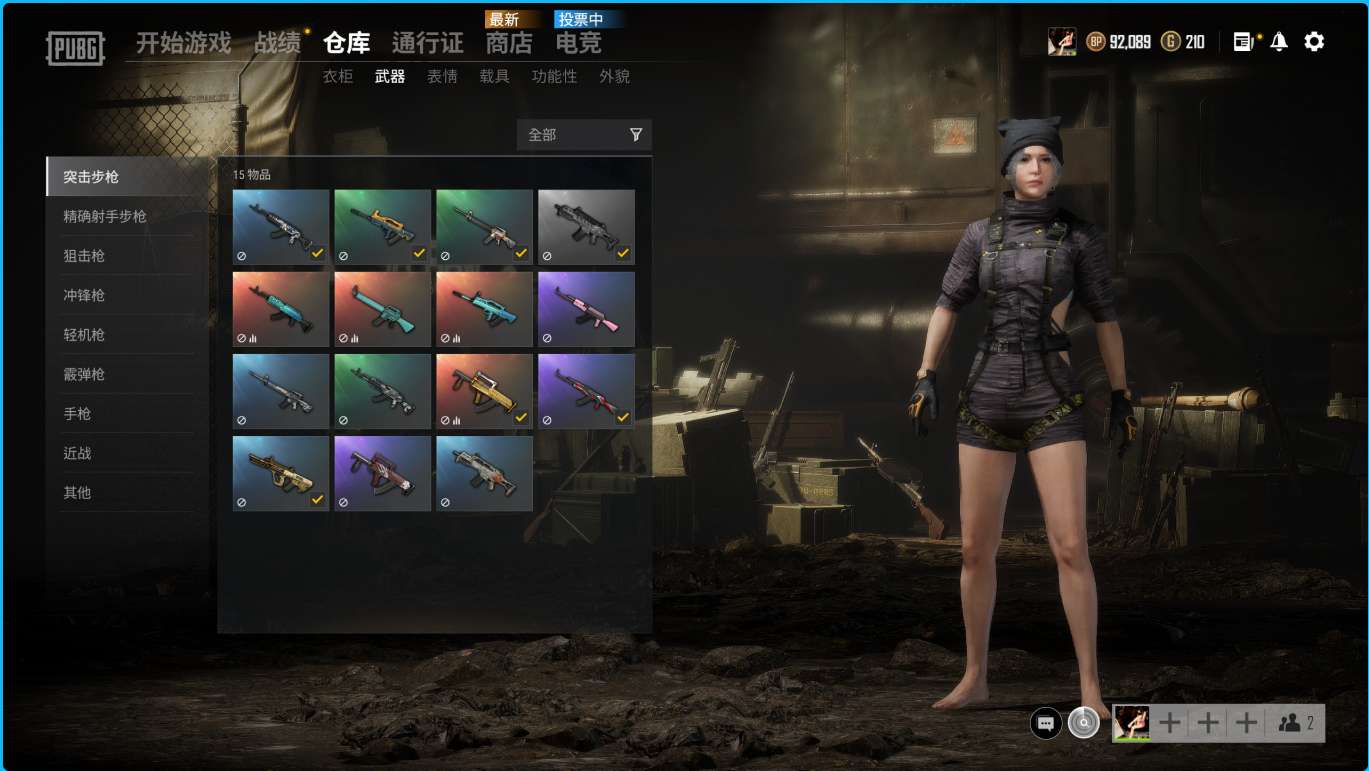Show the 霰弹枪 shotgun skins
1369x771 pixels.
click(84, 374)
